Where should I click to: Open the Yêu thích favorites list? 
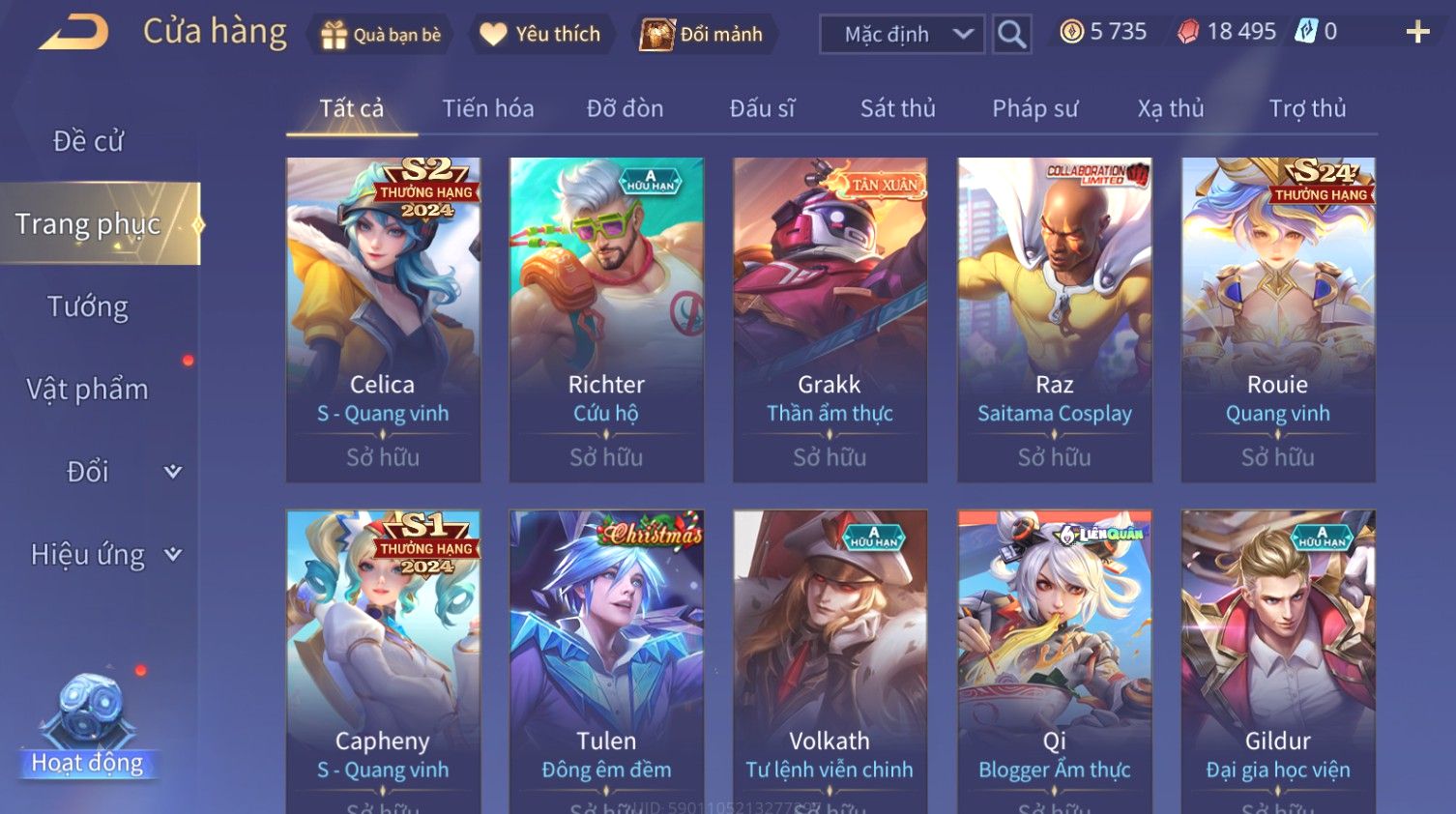pos(540,35)
